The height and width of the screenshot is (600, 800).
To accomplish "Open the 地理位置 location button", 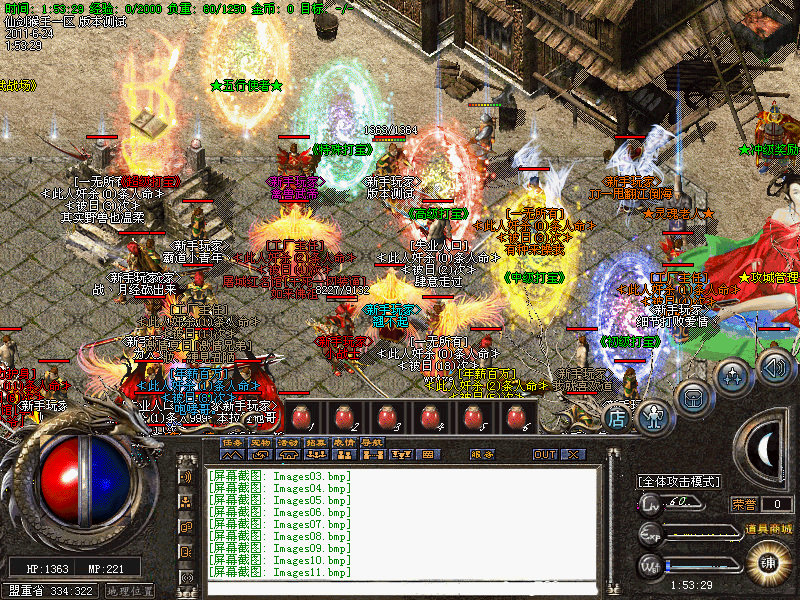I will click(x=128, y=591).
